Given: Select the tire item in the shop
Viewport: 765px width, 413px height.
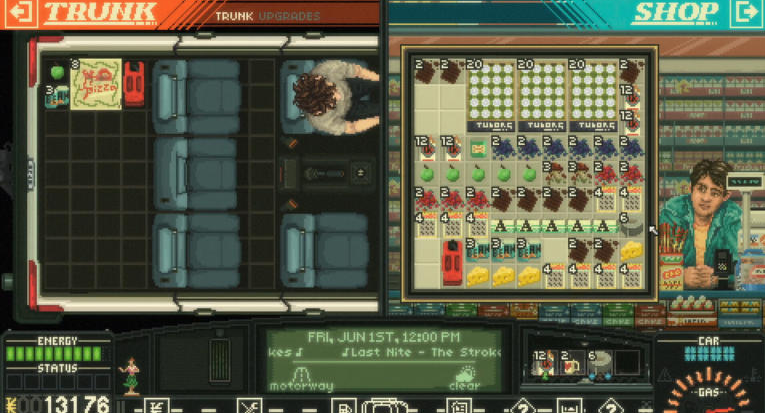Looking at the screenshot, I should coord(630,228).
